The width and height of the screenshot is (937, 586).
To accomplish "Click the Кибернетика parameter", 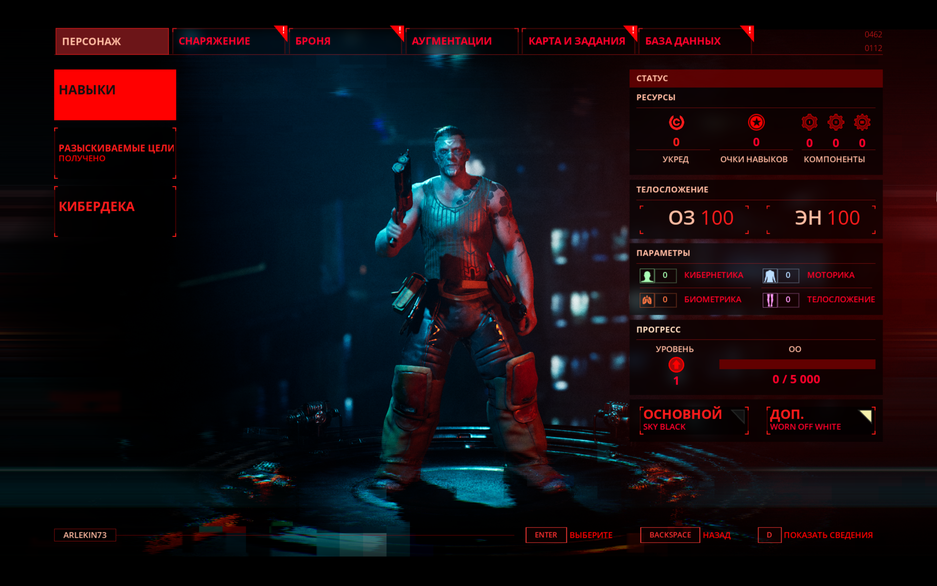I will (692, 275).
